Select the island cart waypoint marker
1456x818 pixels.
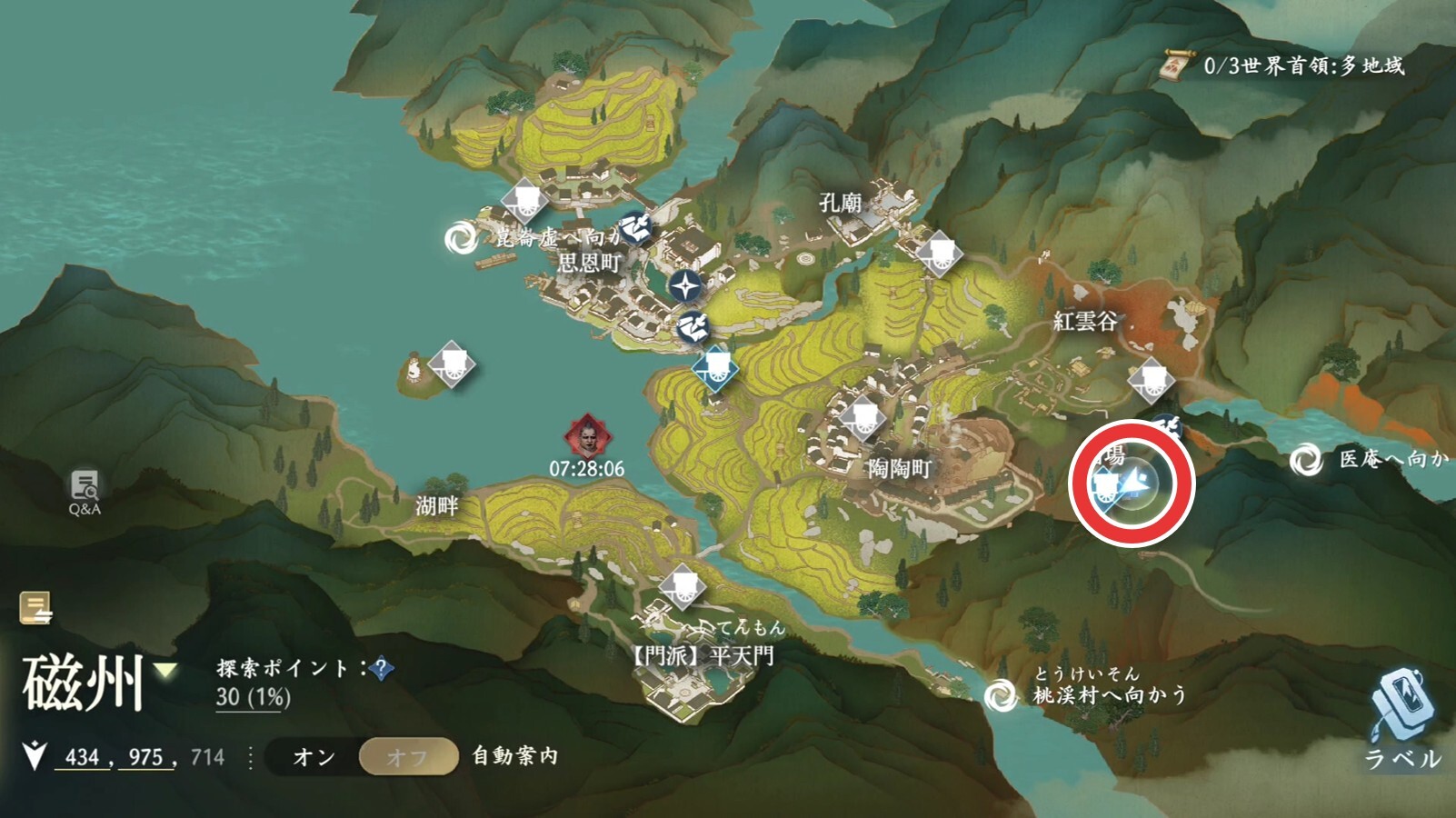[x=452, y=364]
